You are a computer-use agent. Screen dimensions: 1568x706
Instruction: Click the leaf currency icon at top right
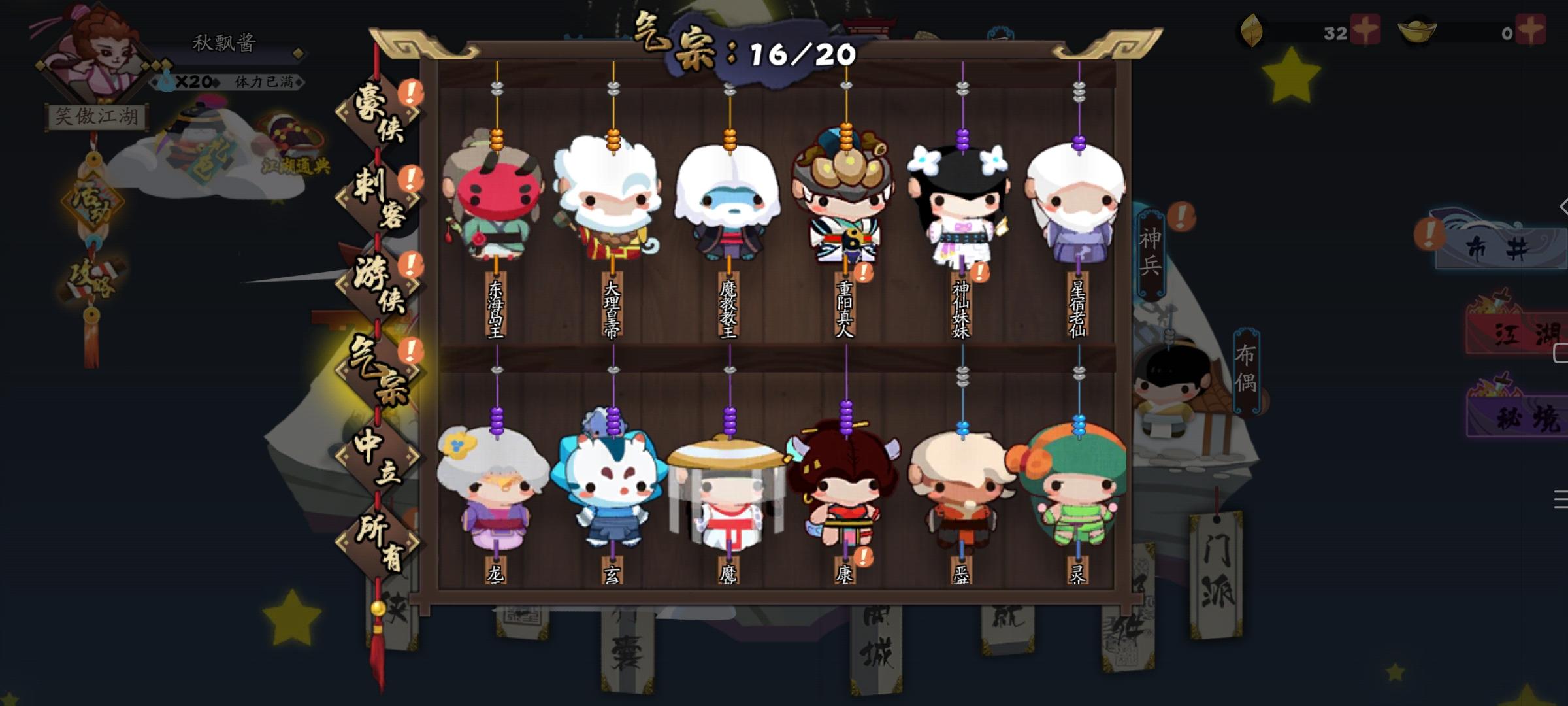1252,31
